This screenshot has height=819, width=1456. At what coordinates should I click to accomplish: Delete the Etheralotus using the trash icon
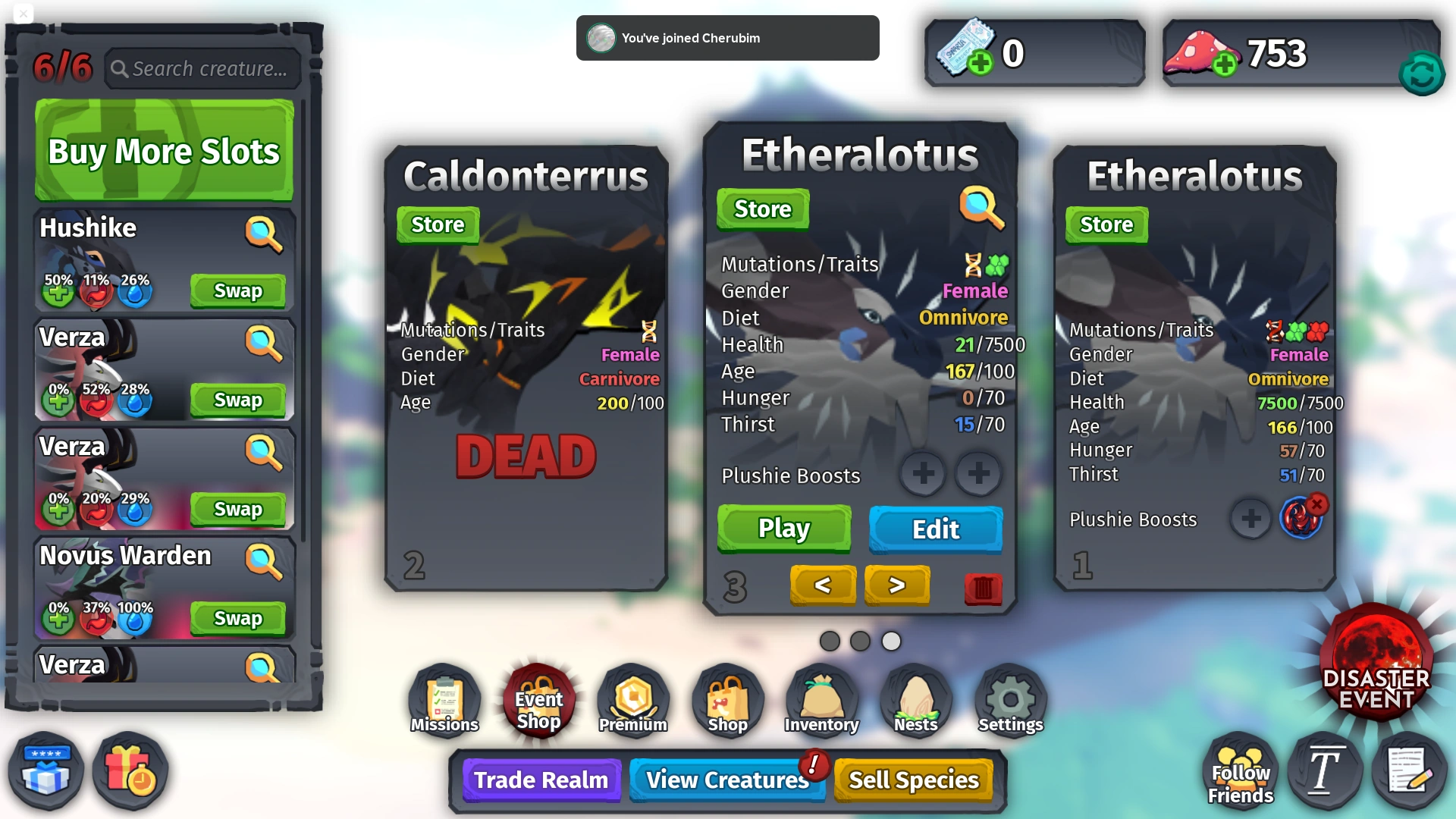(x=982, y=588)
